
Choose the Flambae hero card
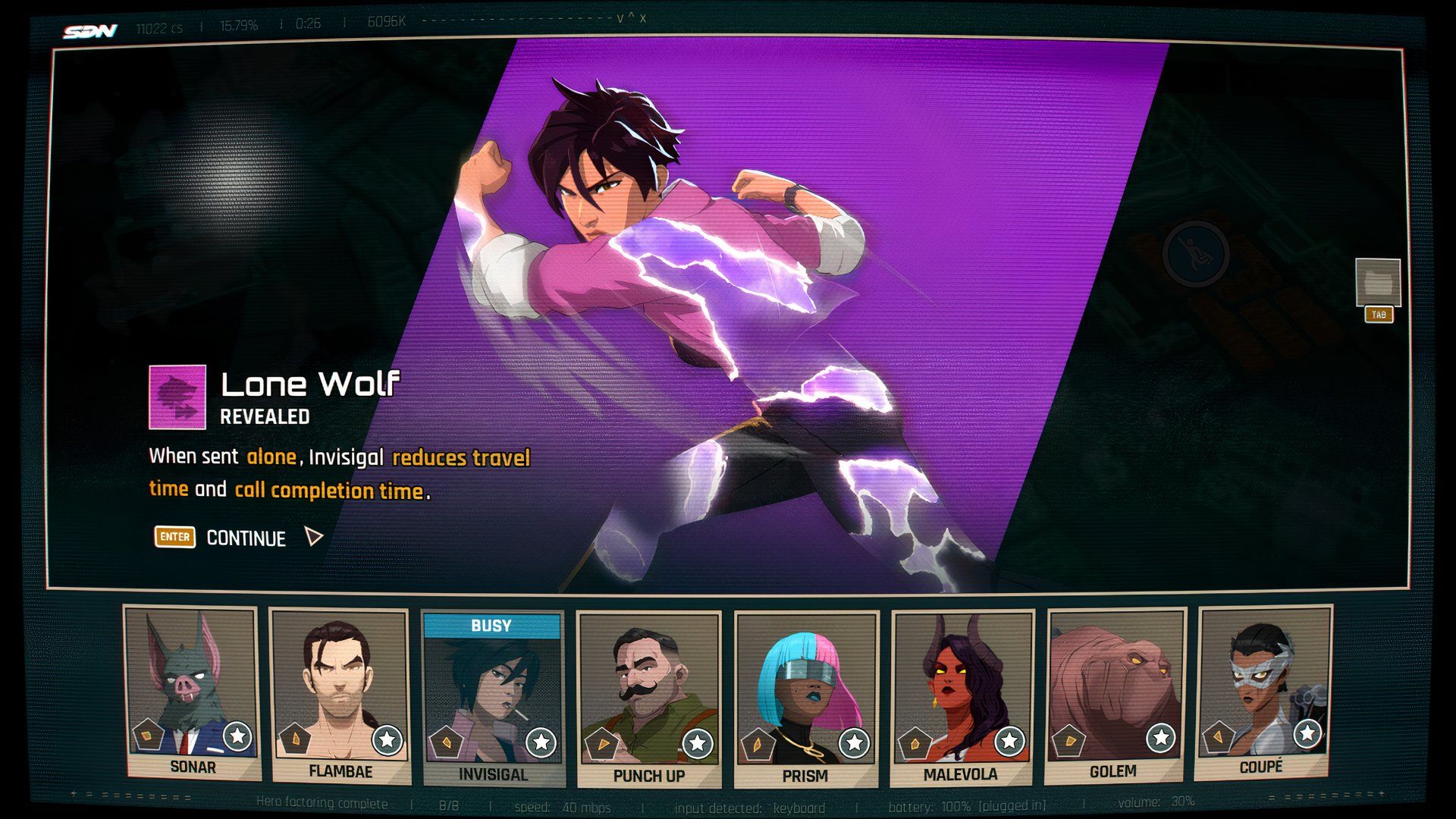pos(340,695)
